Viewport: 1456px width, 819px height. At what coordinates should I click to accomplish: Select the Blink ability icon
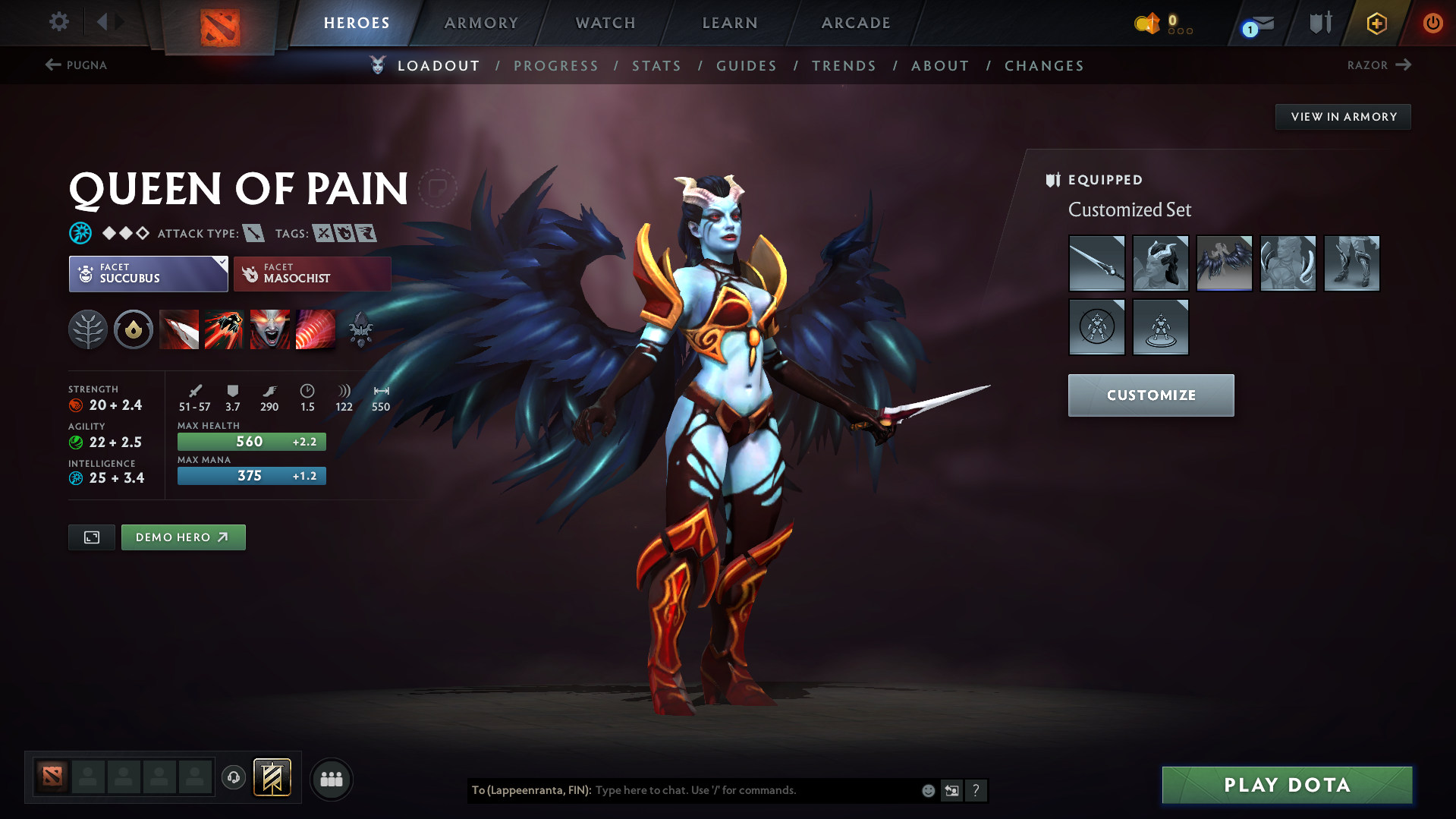225,329
